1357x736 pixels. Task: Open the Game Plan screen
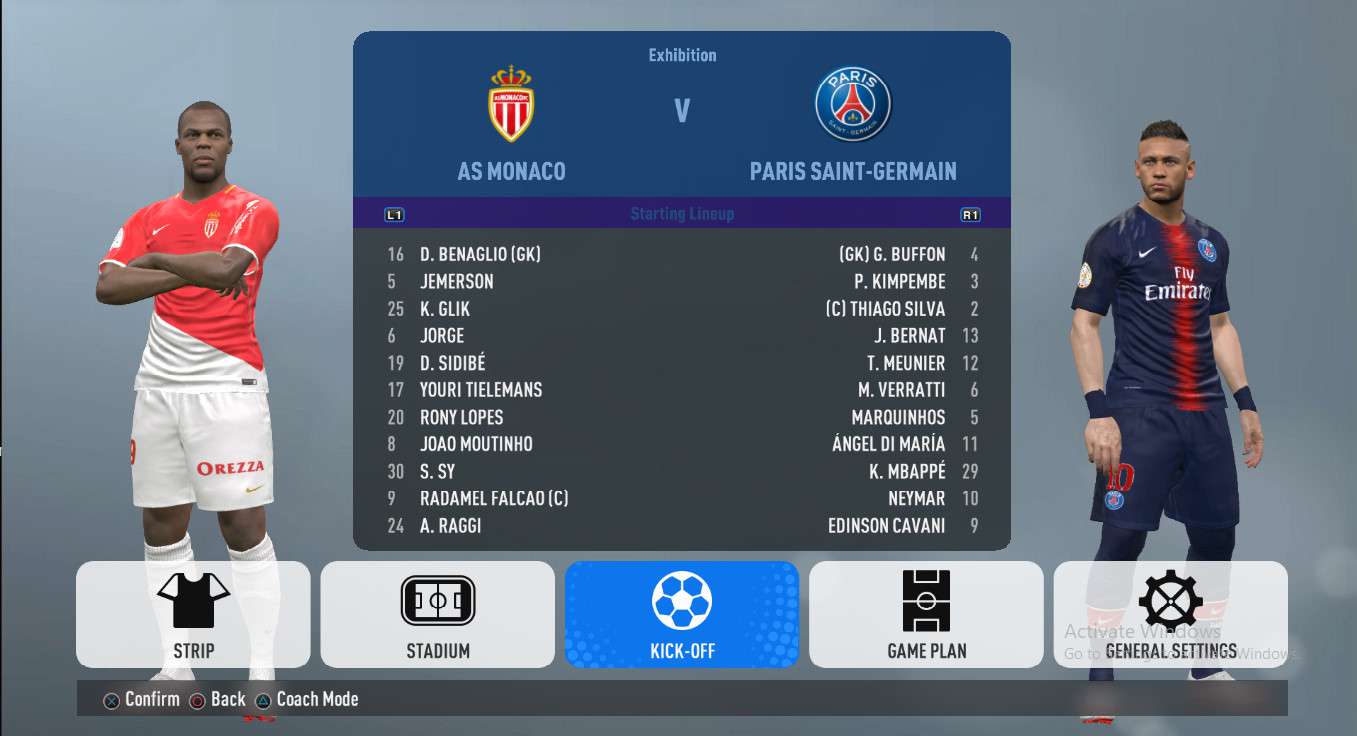(926, 614)
